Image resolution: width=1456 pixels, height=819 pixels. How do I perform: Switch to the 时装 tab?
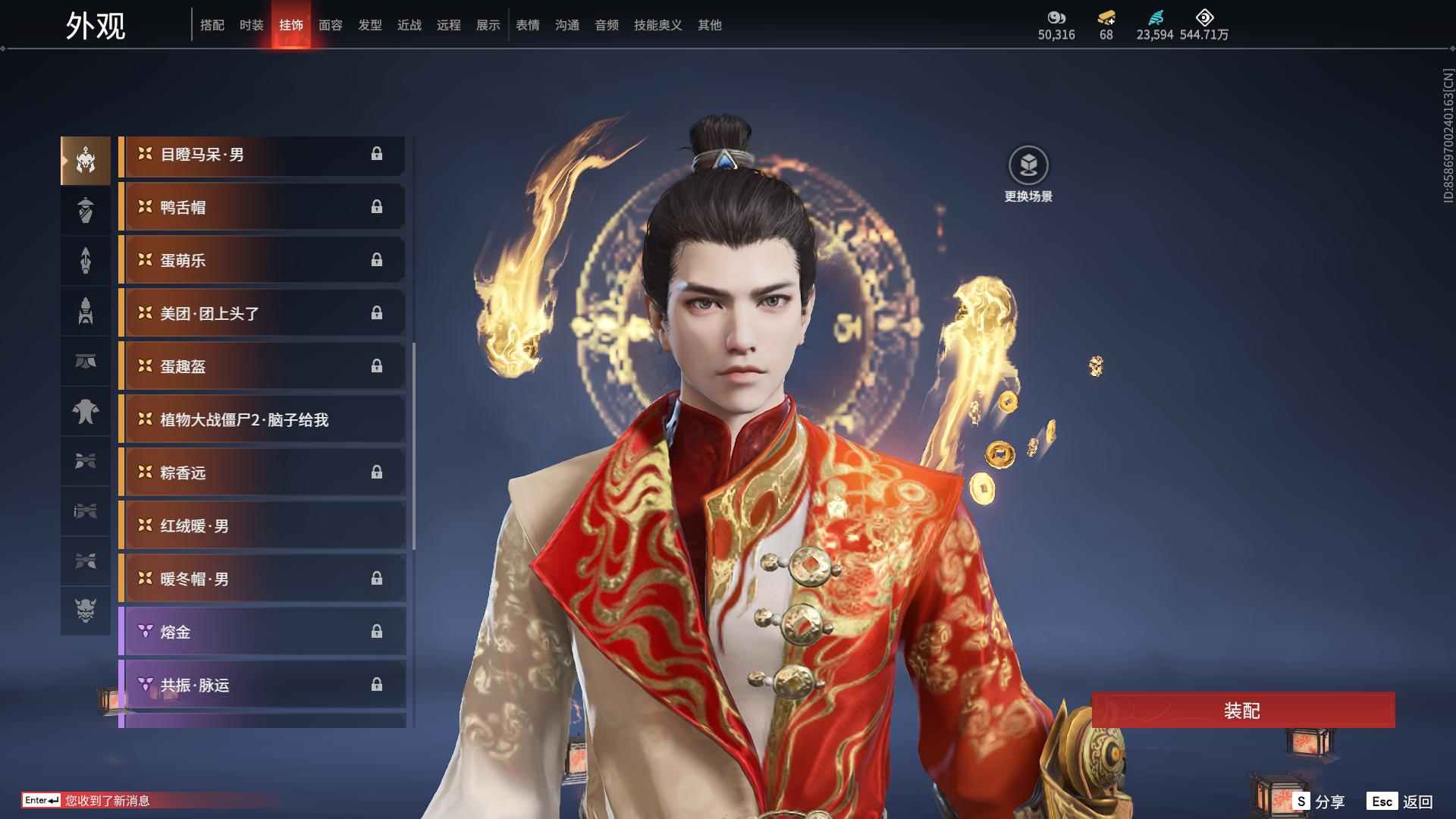250,24
